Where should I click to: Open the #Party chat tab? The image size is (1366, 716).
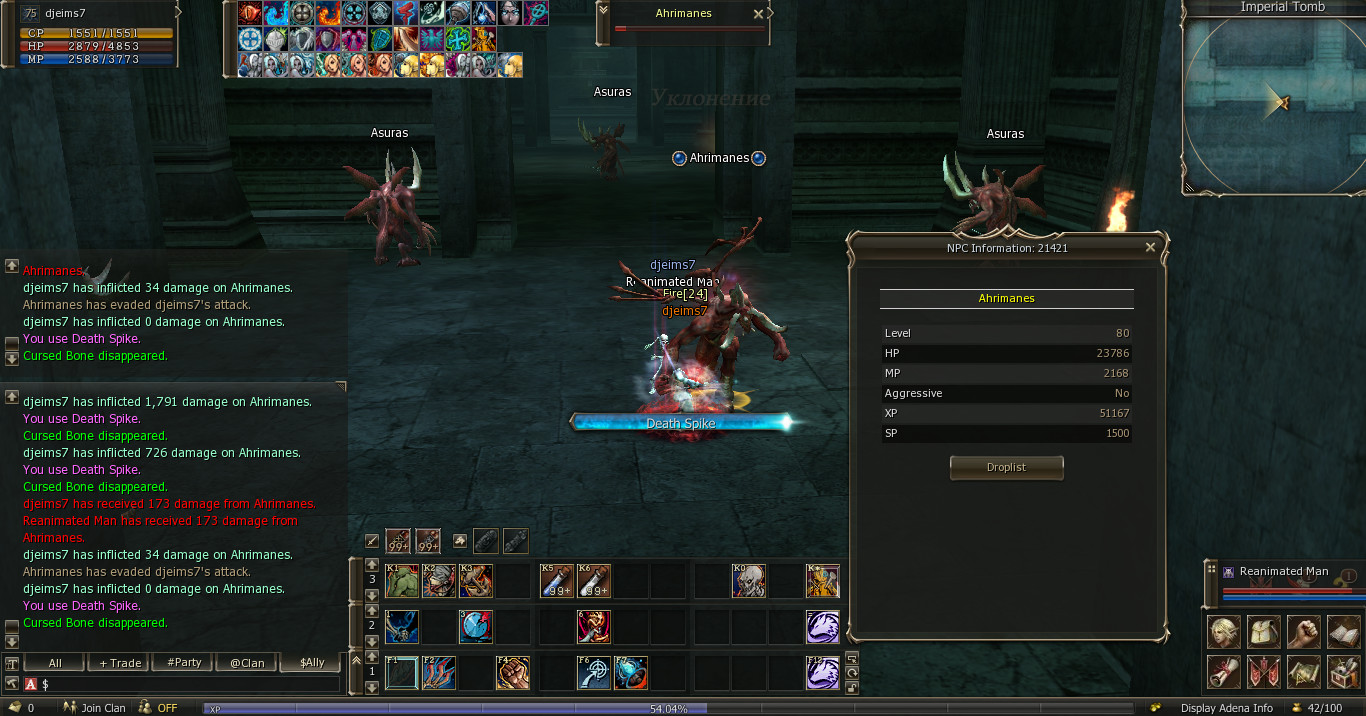184,662
